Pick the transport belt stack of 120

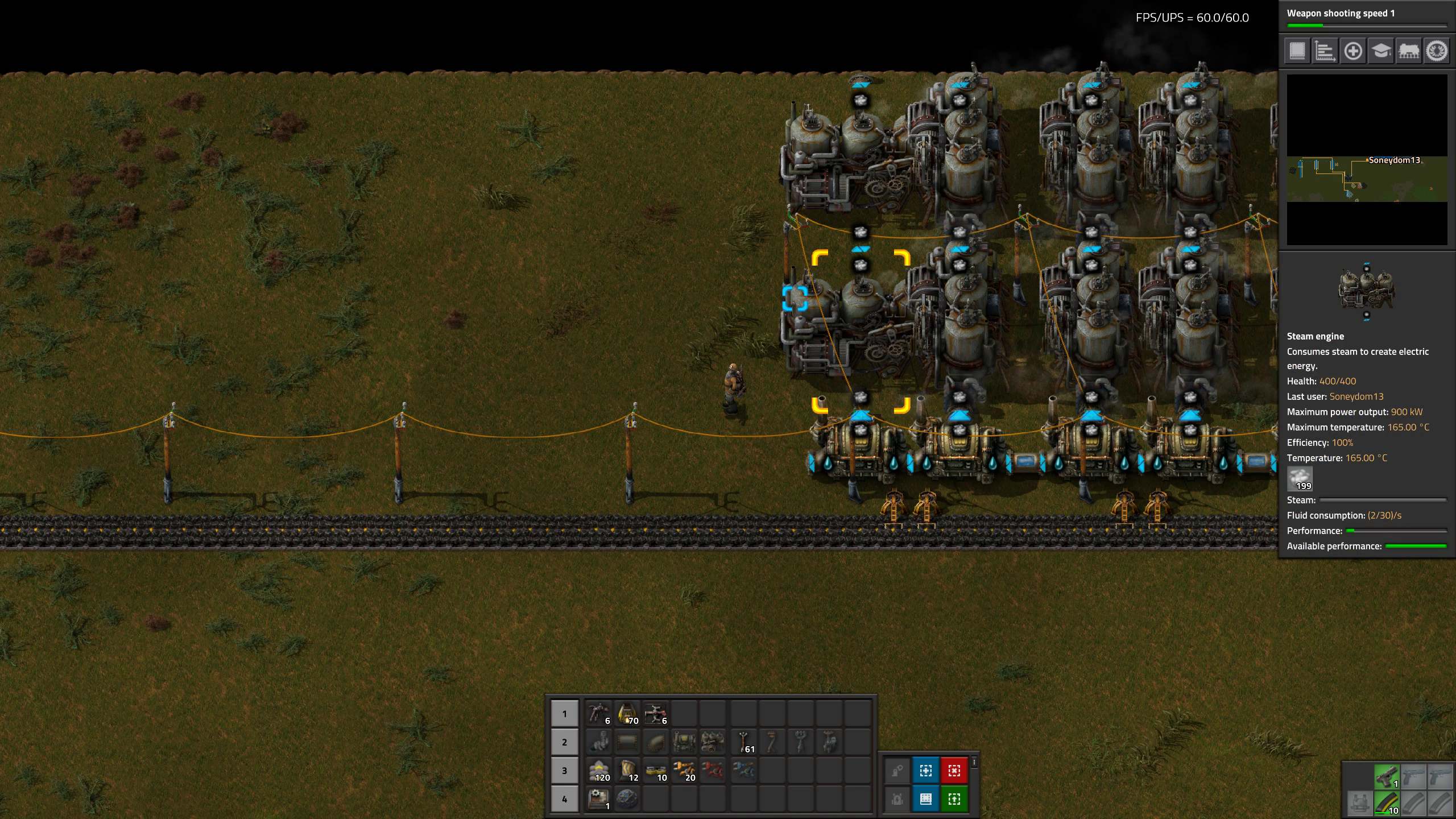[599, 771]
